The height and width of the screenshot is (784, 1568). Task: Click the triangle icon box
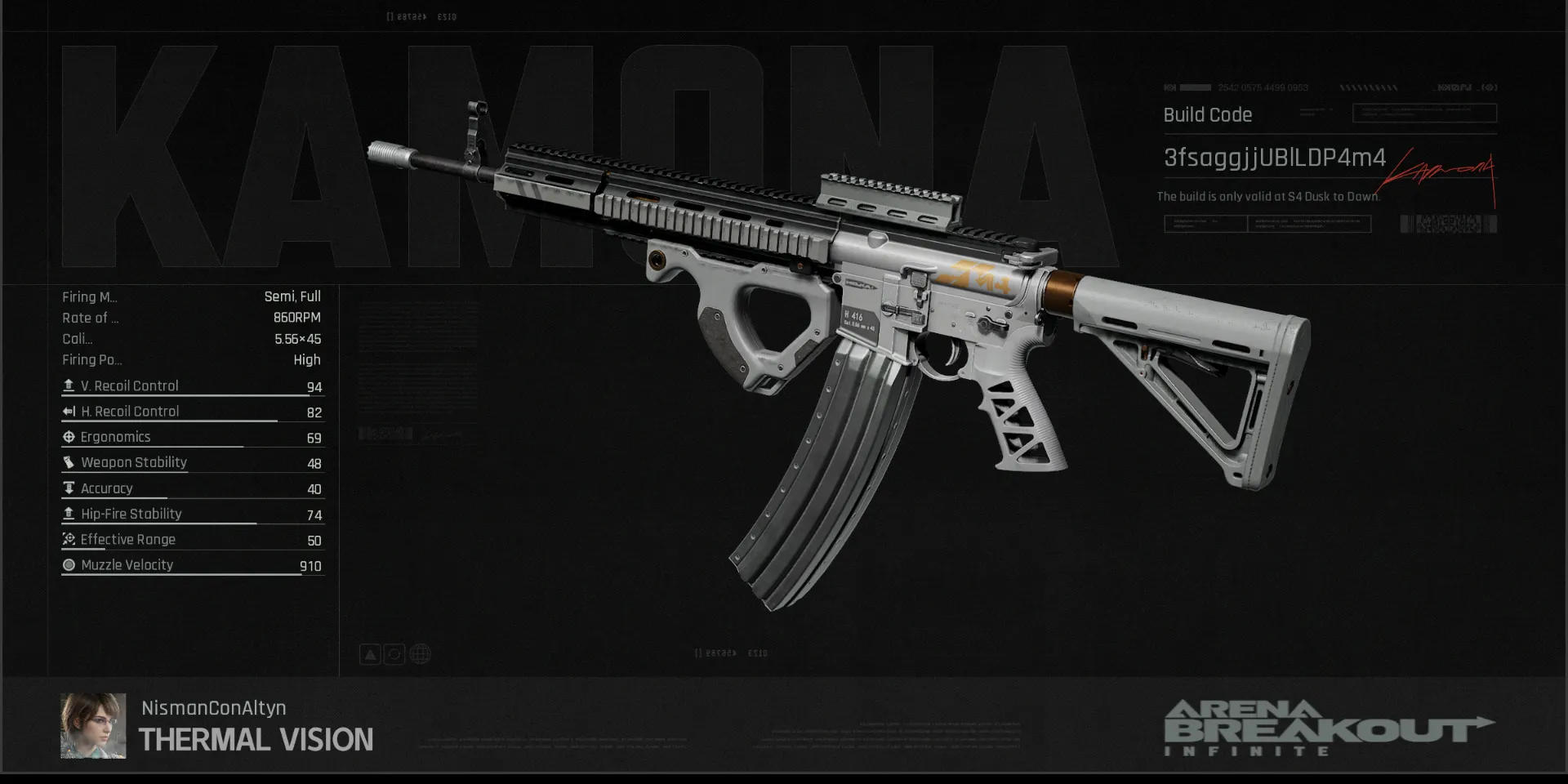pyautogui.click(x=370, y=654)
